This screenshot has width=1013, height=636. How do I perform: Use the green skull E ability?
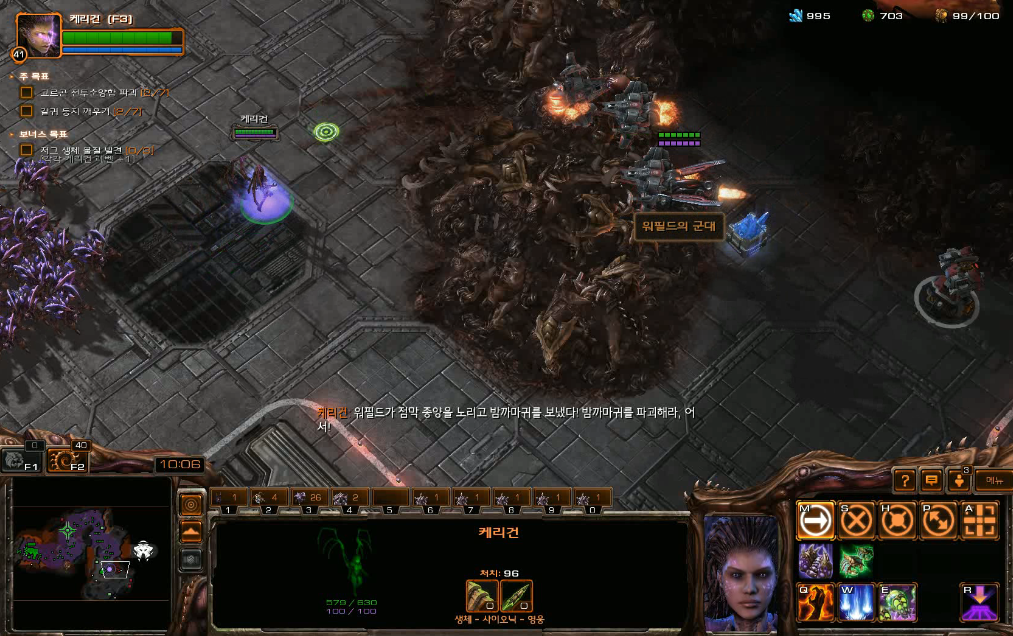pyautogui.click(x=898, y=602)
